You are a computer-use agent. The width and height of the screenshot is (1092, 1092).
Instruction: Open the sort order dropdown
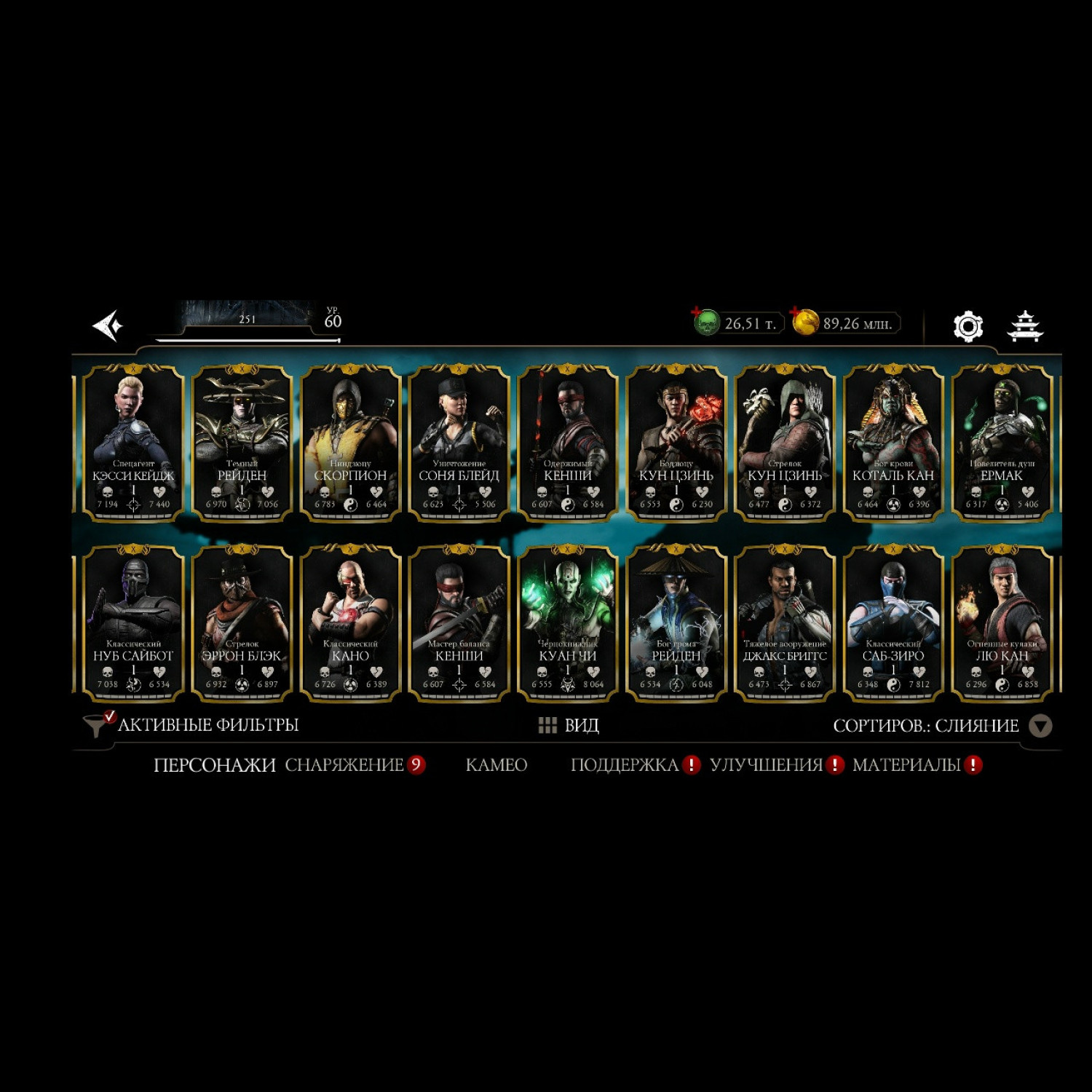(x=1040, y=726)
